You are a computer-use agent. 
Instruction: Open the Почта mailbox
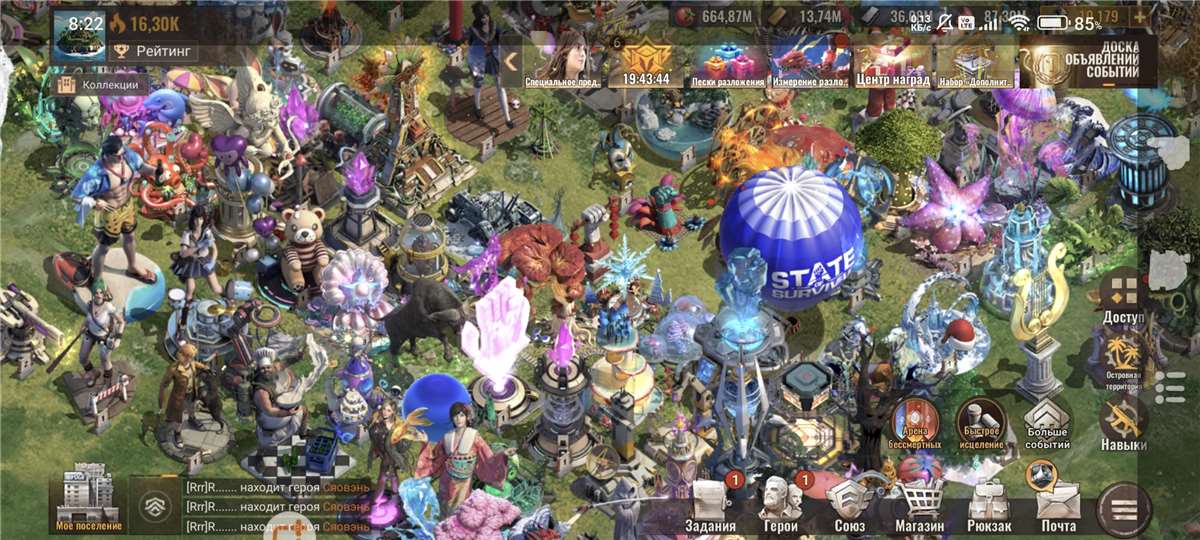click(x=1058, y=504)
